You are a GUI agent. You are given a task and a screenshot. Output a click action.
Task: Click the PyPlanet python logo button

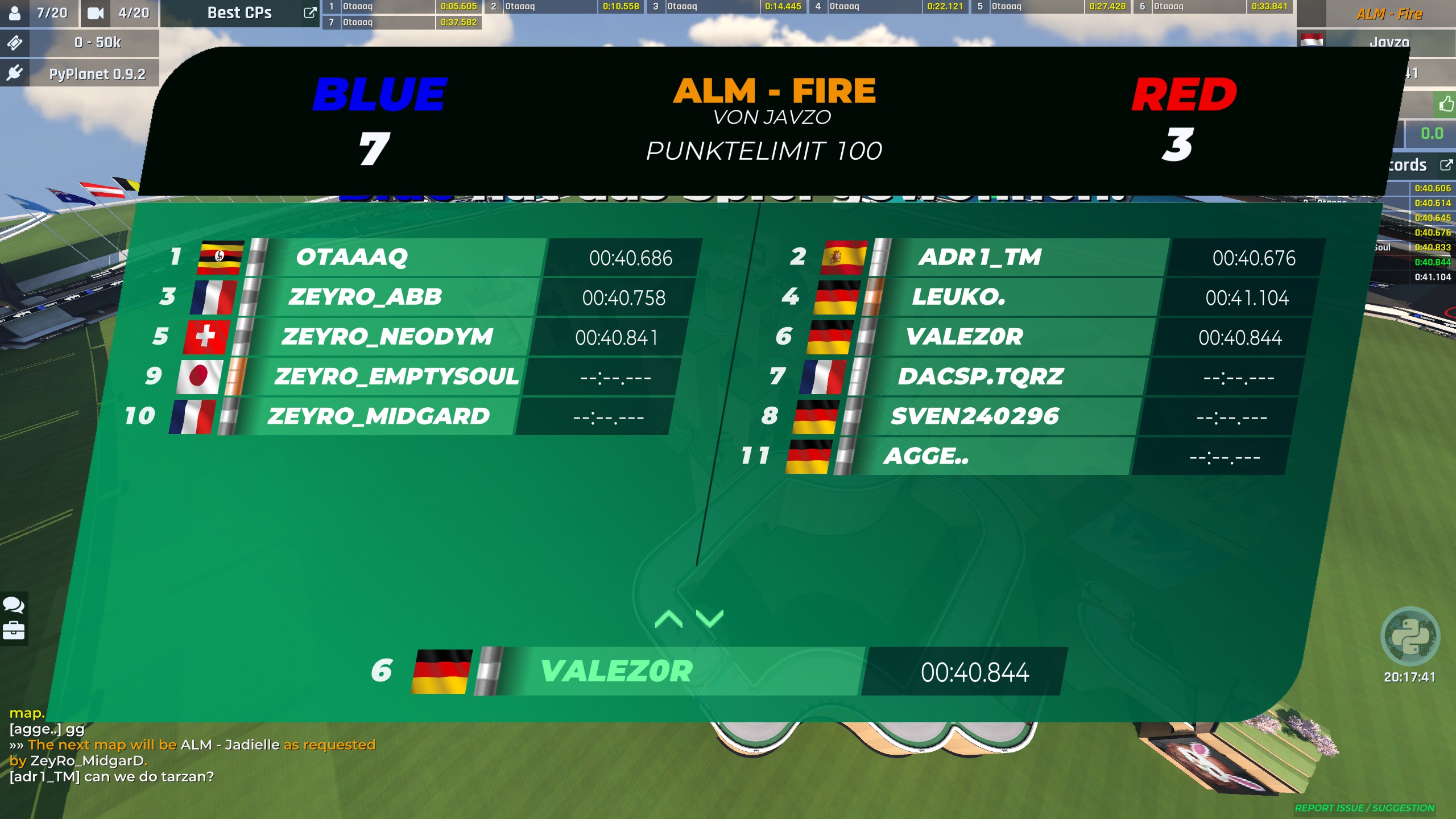[1410, 636]
